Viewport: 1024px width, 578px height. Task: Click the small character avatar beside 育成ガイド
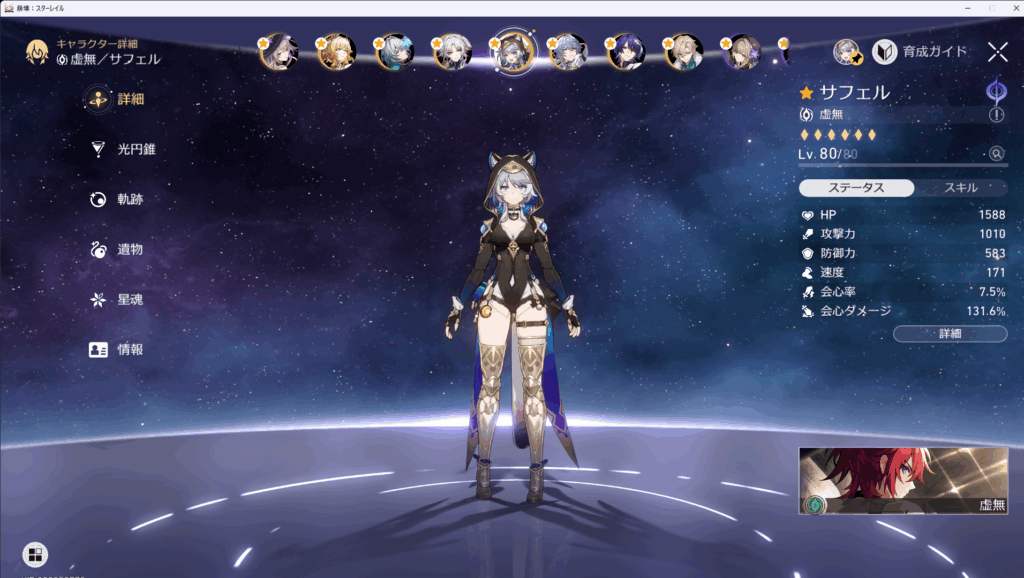[x=848, y=52]
